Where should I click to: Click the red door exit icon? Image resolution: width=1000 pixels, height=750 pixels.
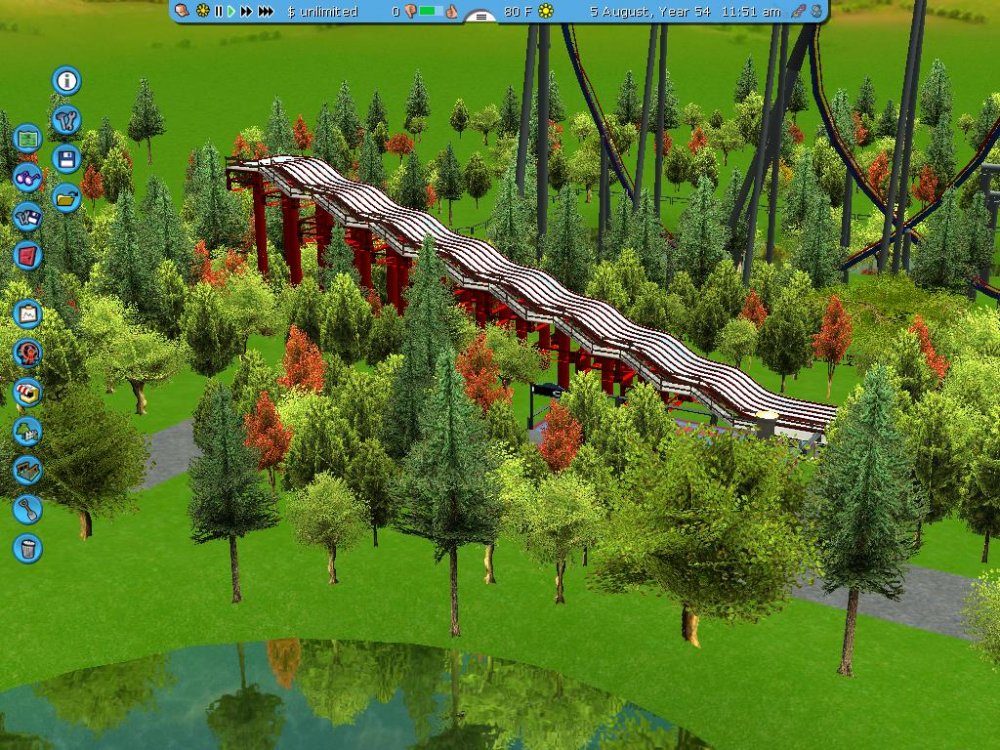(27, 255)
